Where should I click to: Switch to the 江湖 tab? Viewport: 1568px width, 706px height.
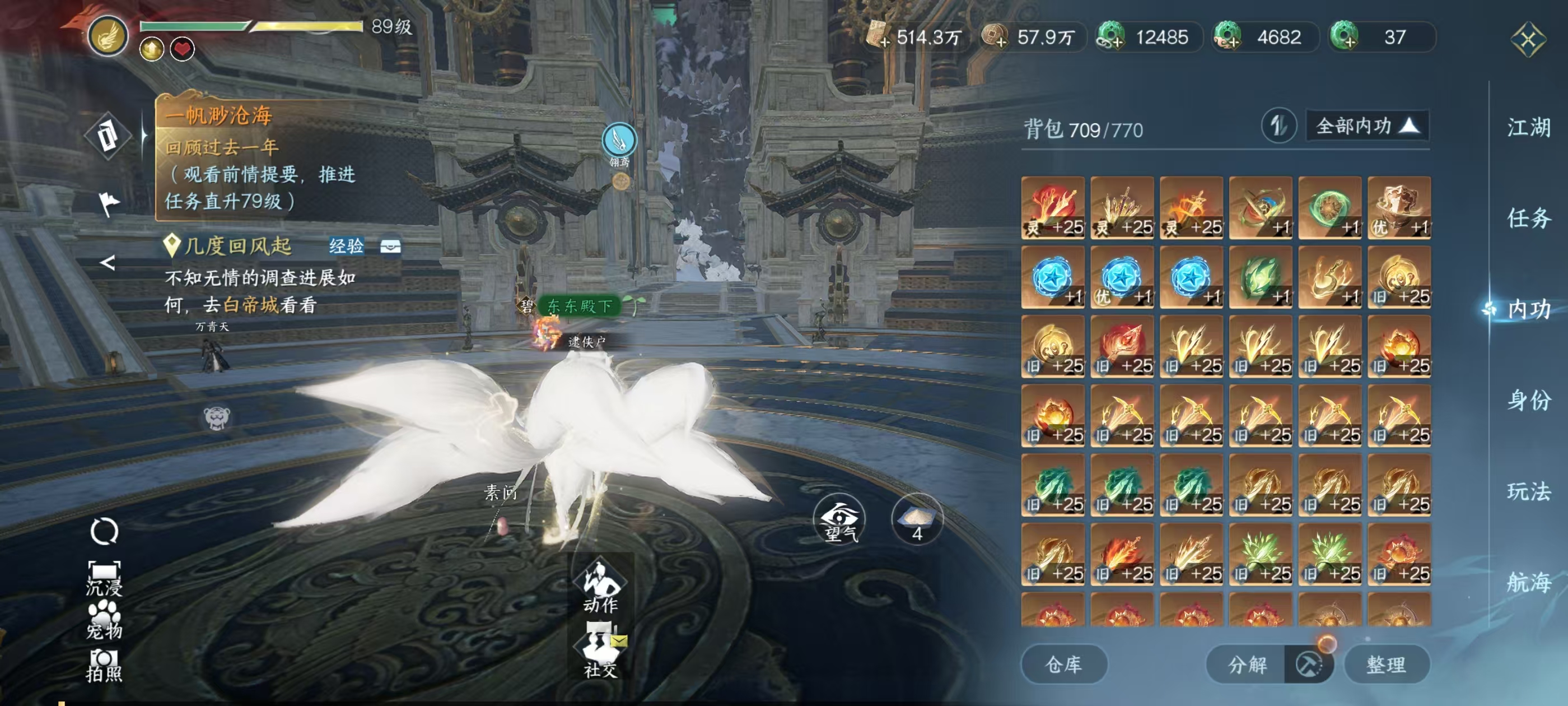pyautogui.click(x=1528, y=128)
